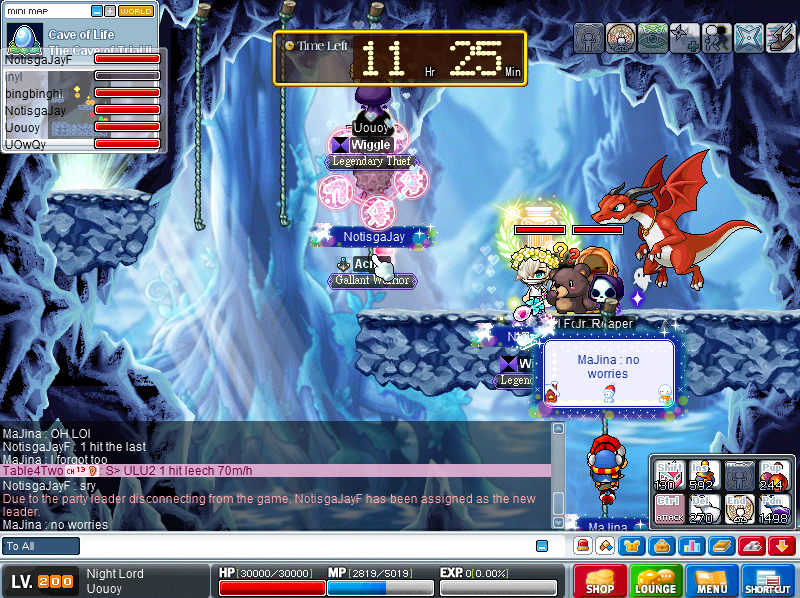This screenshot has width=800, height=598.
Task: Open the skill book icon button
Action: pos(720,546)
